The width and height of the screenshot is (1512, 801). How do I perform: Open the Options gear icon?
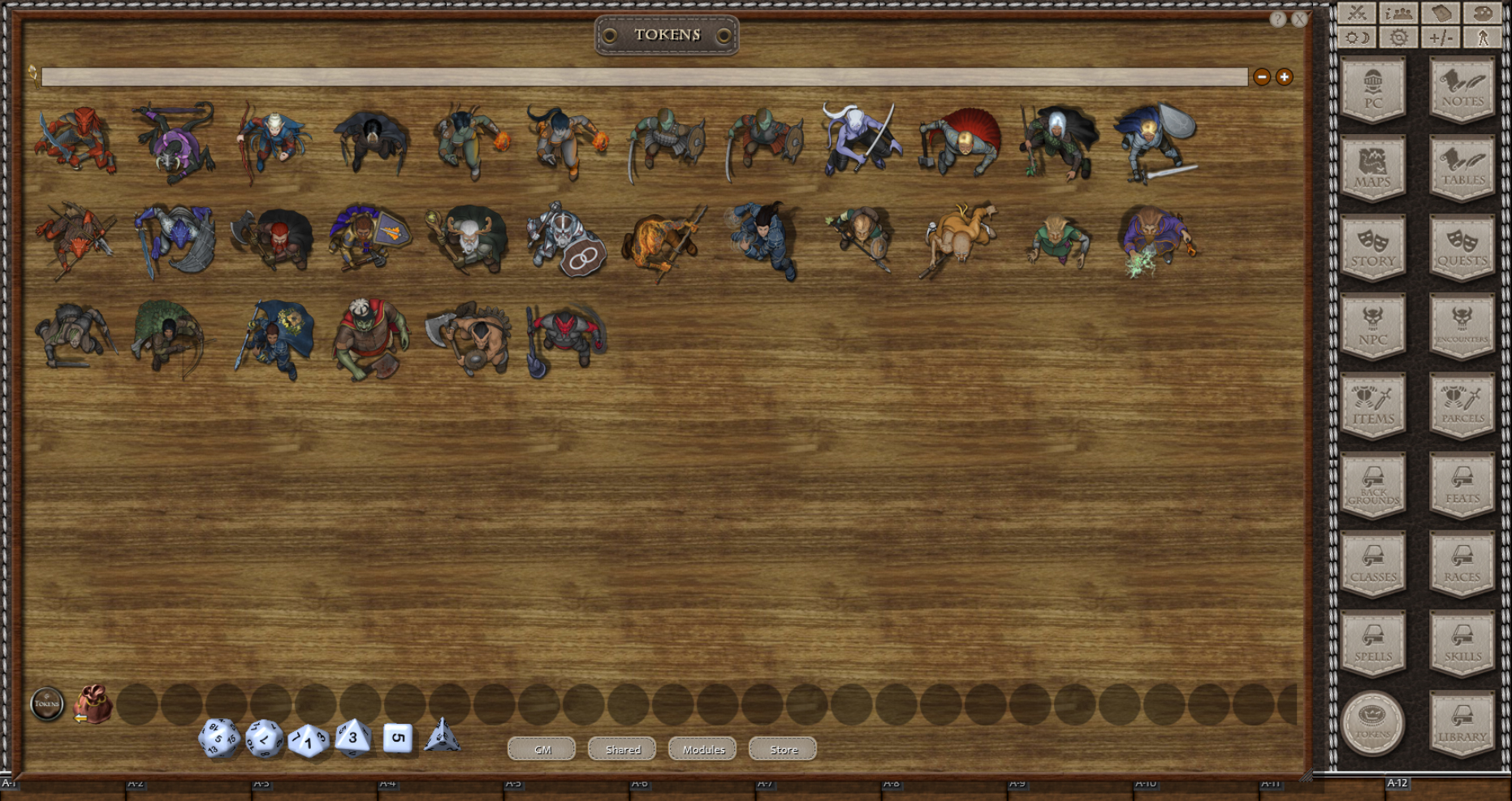[x=1398, y=37]
